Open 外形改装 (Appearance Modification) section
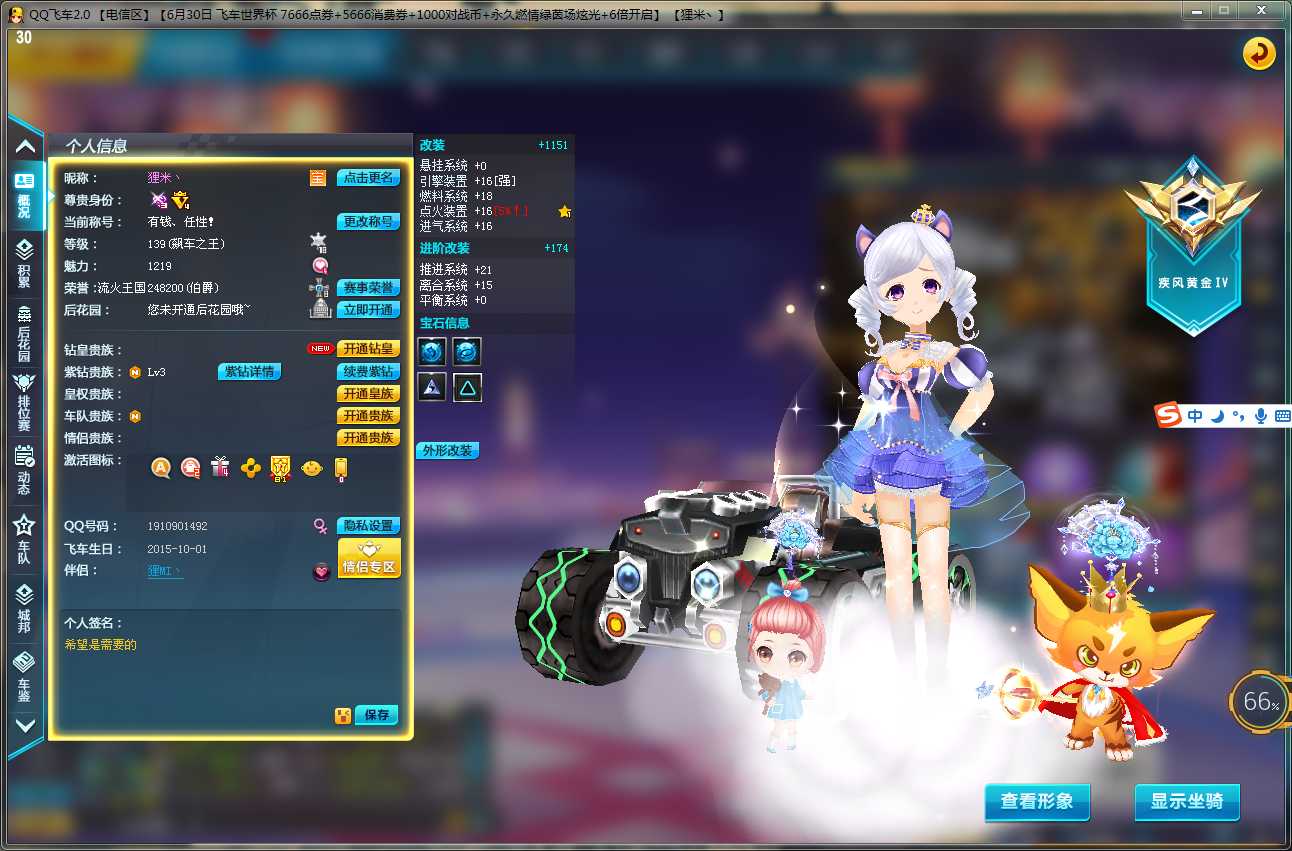 (x=449, y=450)
